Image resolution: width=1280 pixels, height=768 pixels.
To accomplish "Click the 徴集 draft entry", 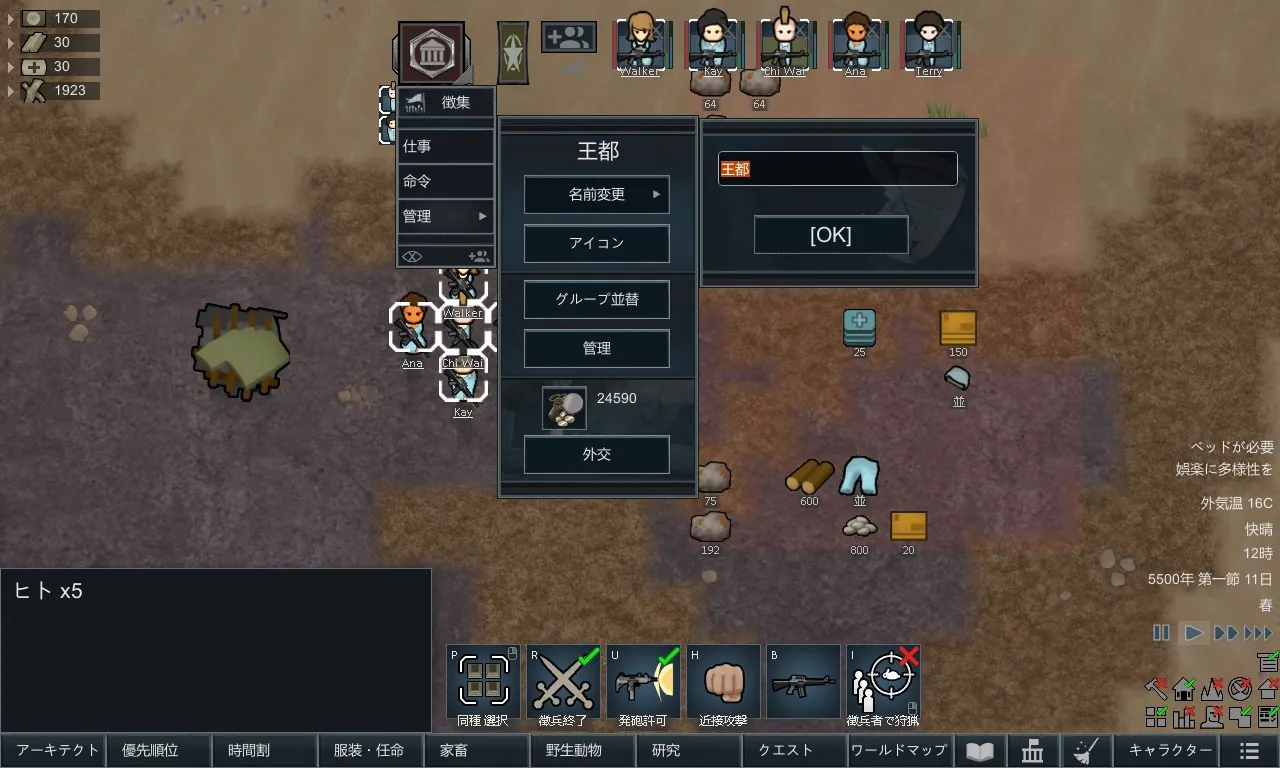I will [x=445, y=102].
